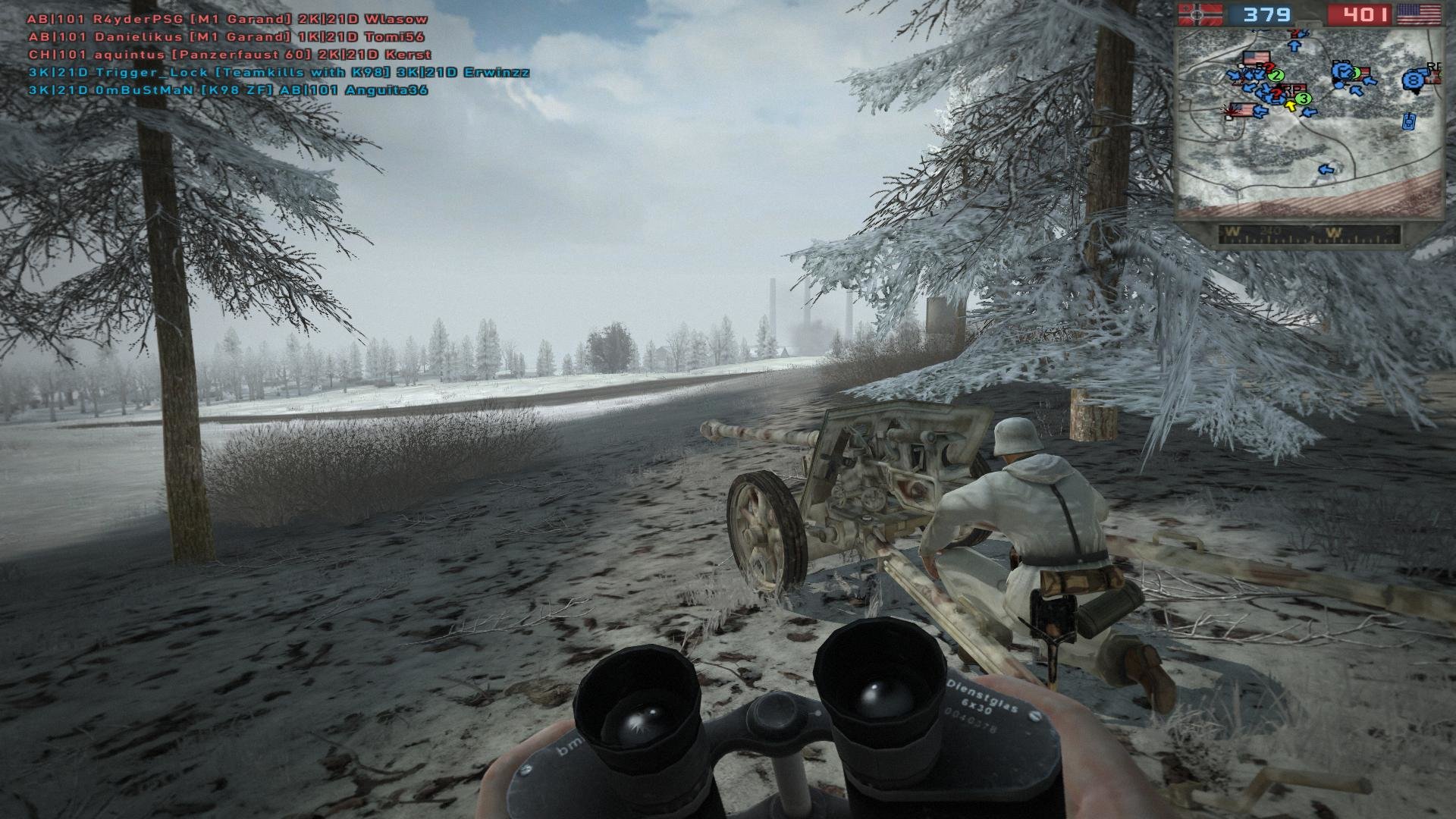Click the green squad 2 marker

pos(1276,75)
